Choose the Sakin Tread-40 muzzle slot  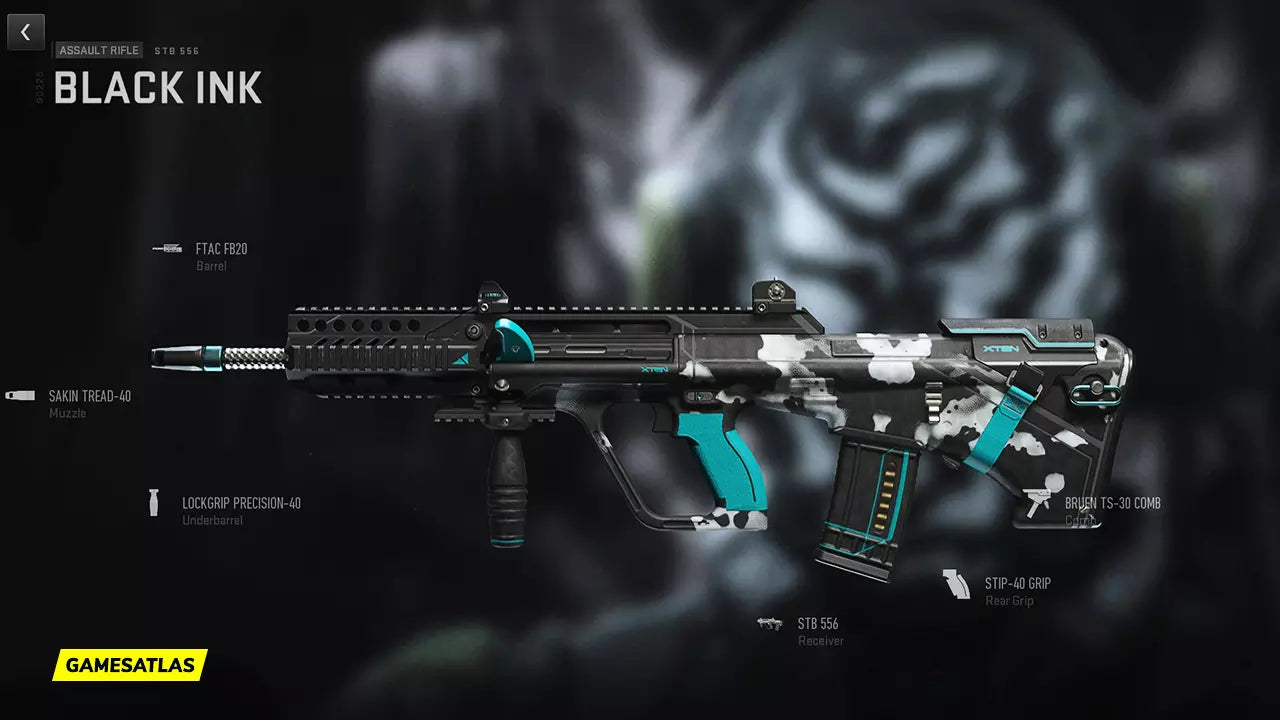(89, 396)
